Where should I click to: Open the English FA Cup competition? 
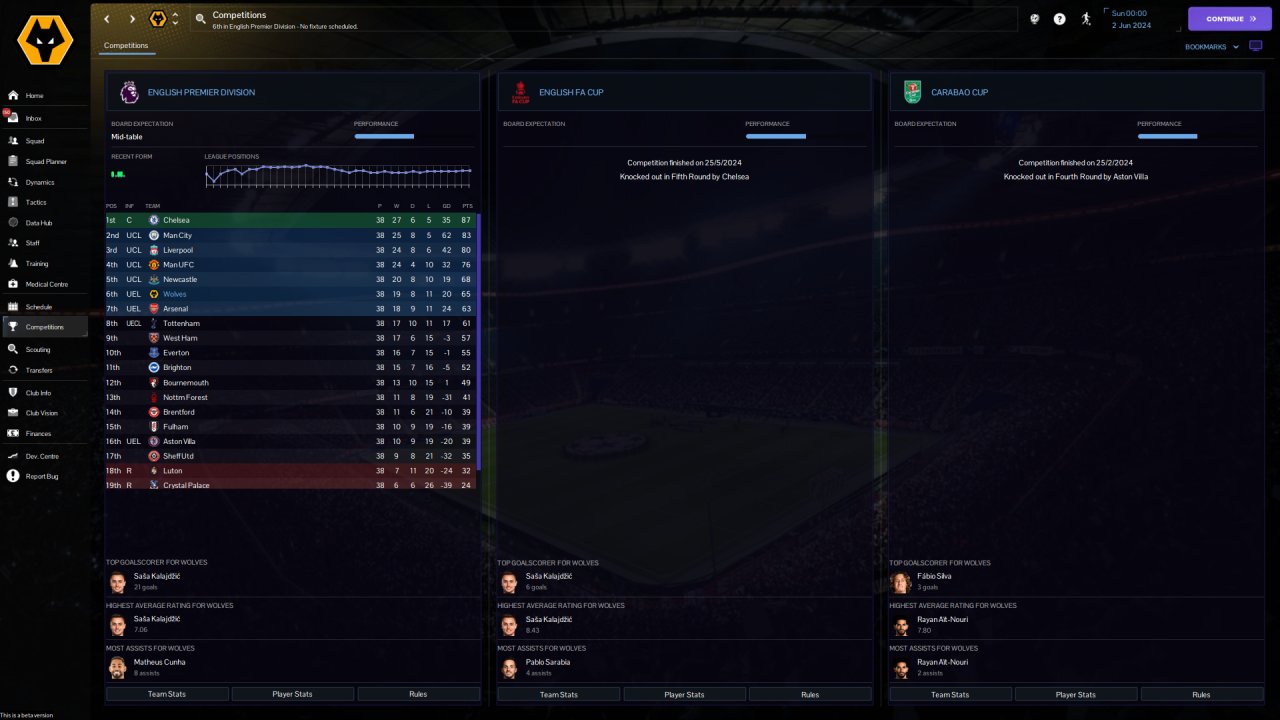[x=571, y=92]
